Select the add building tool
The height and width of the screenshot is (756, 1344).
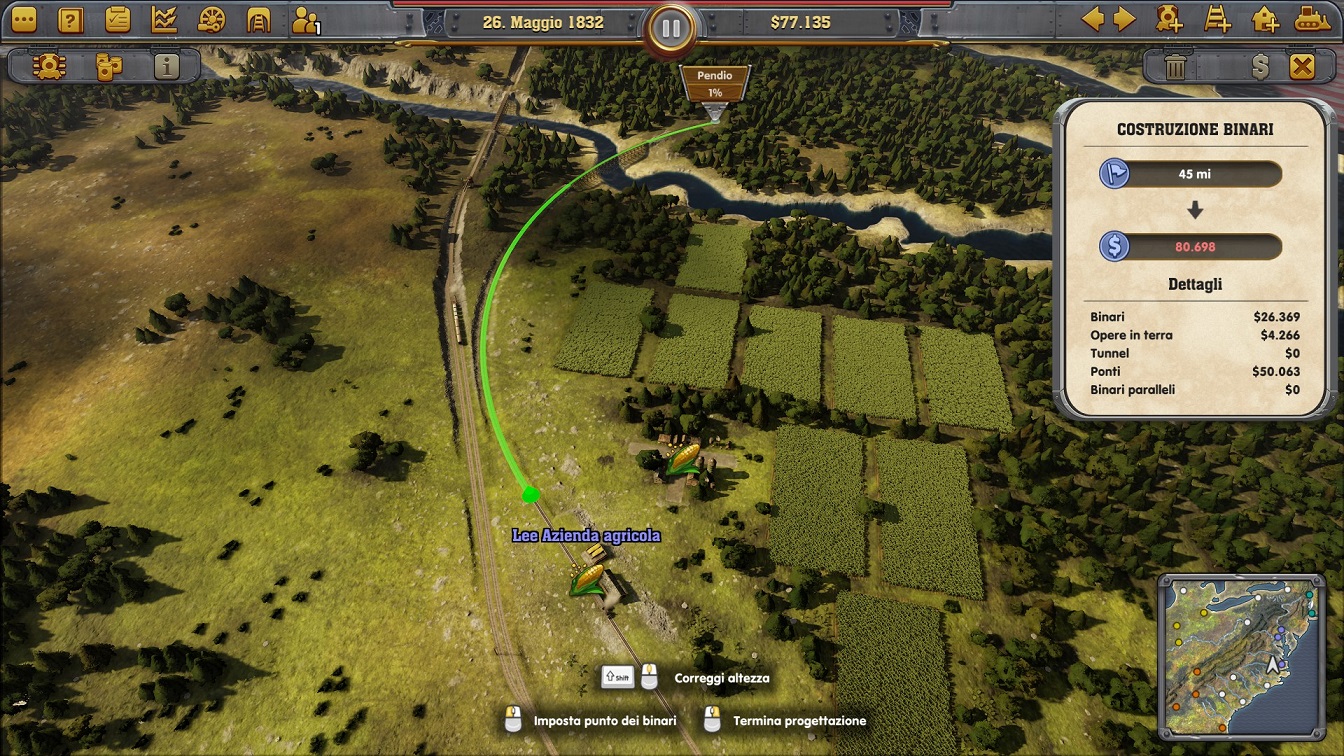point(1265,19)
